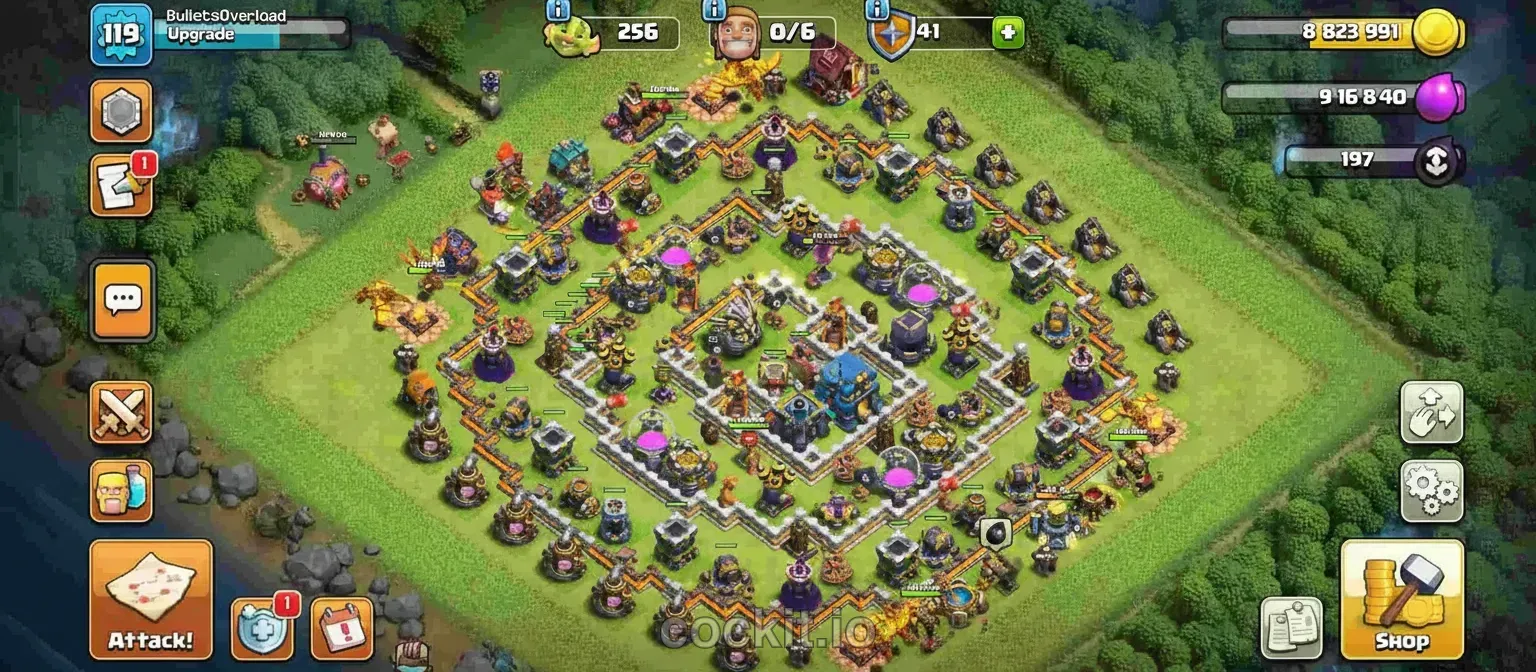
Task: Open the hexagon button below the level badge
Action: coord(122,110)
